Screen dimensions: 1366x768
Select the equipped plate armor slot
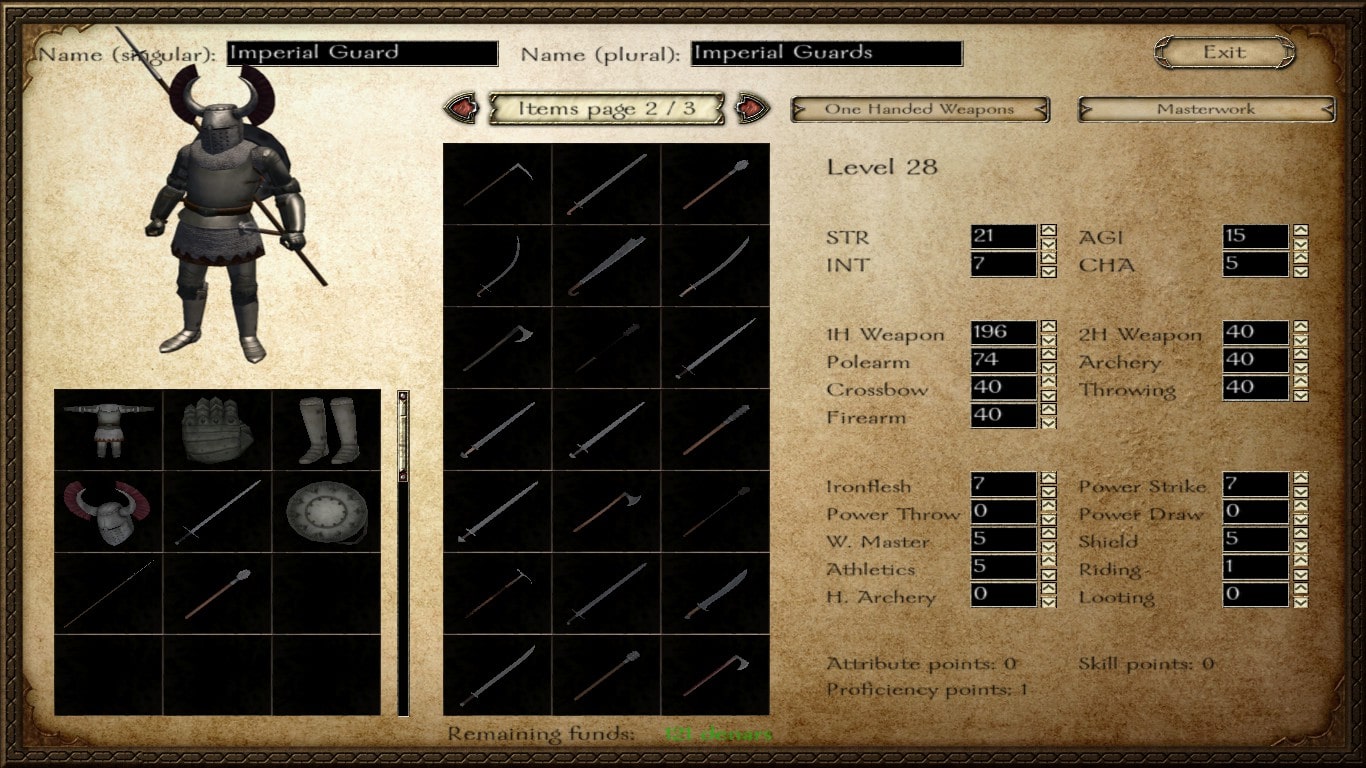click(x=108, y=429)
